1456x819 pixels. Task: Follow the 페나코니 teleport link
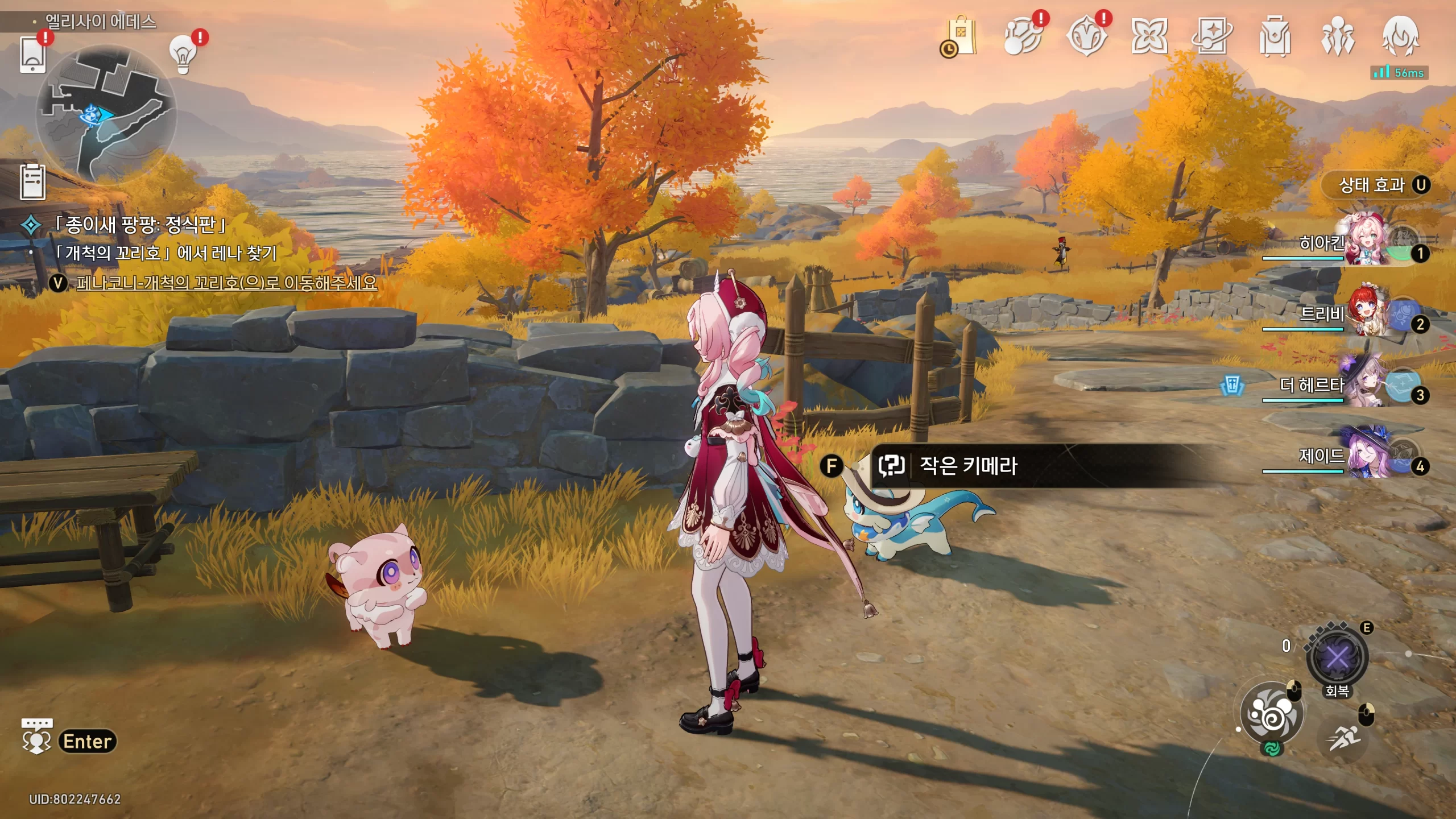(x=226, y=283)
